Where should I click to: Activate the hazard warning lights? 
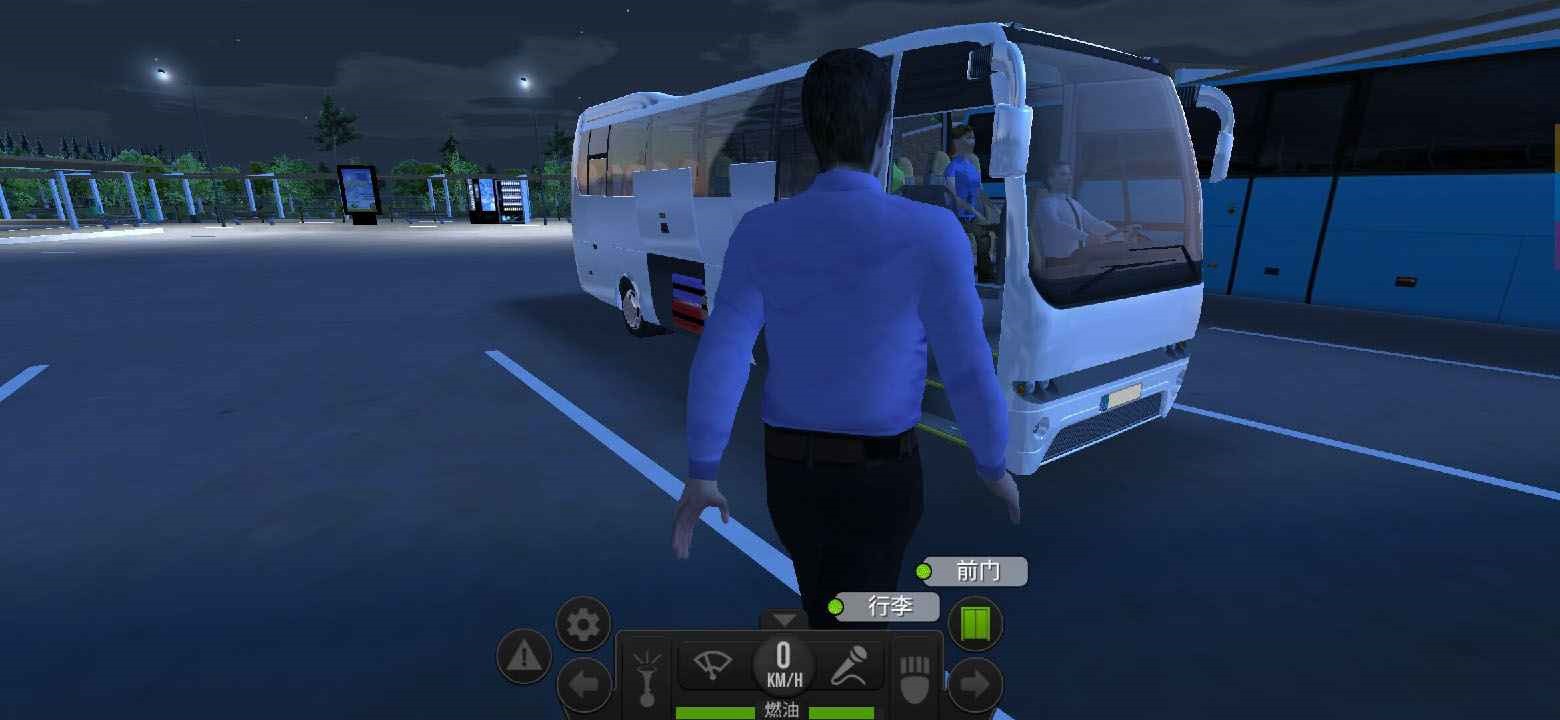[524, 657]
